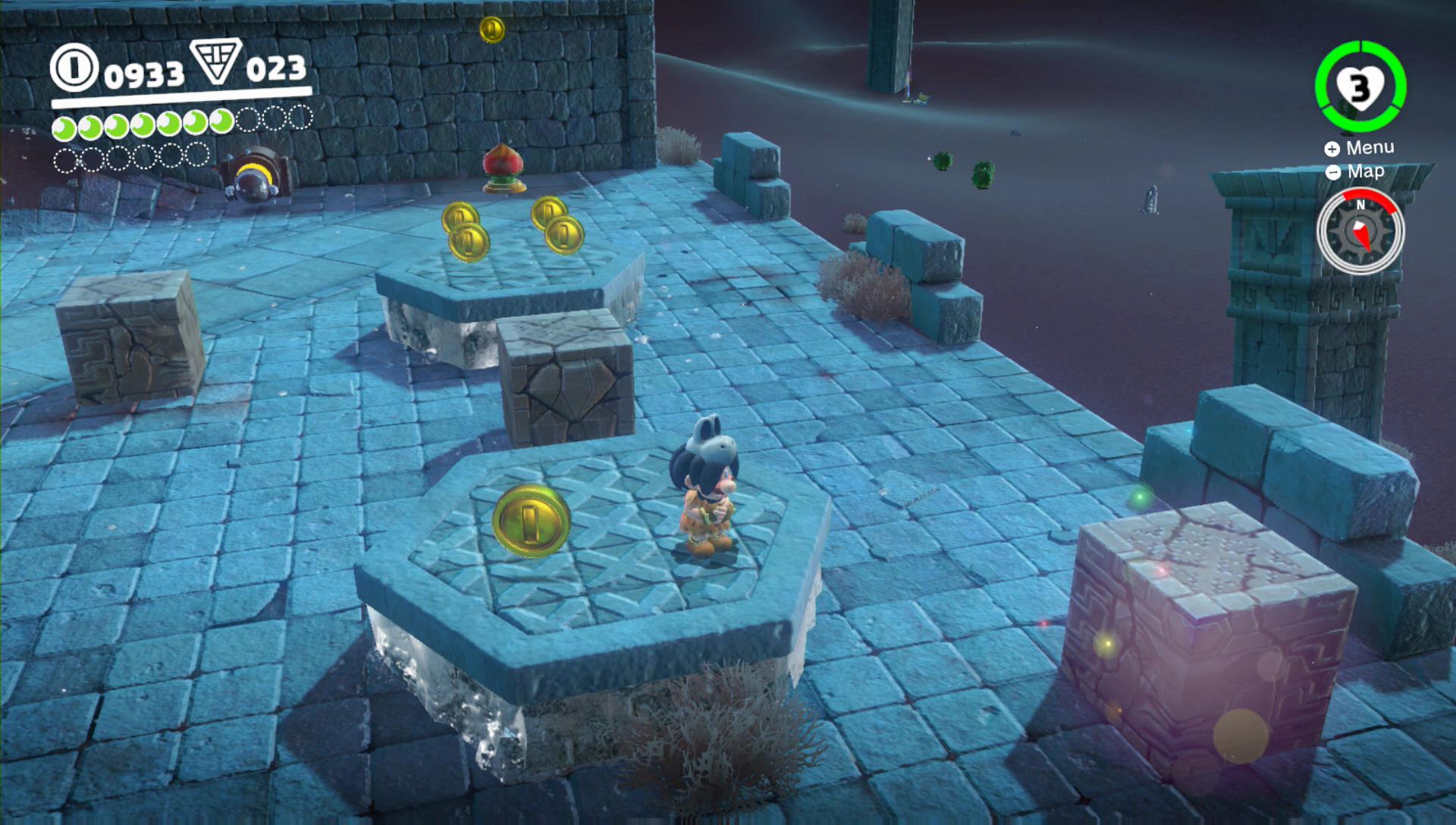Open the Menu from the HUD label

1360,148
